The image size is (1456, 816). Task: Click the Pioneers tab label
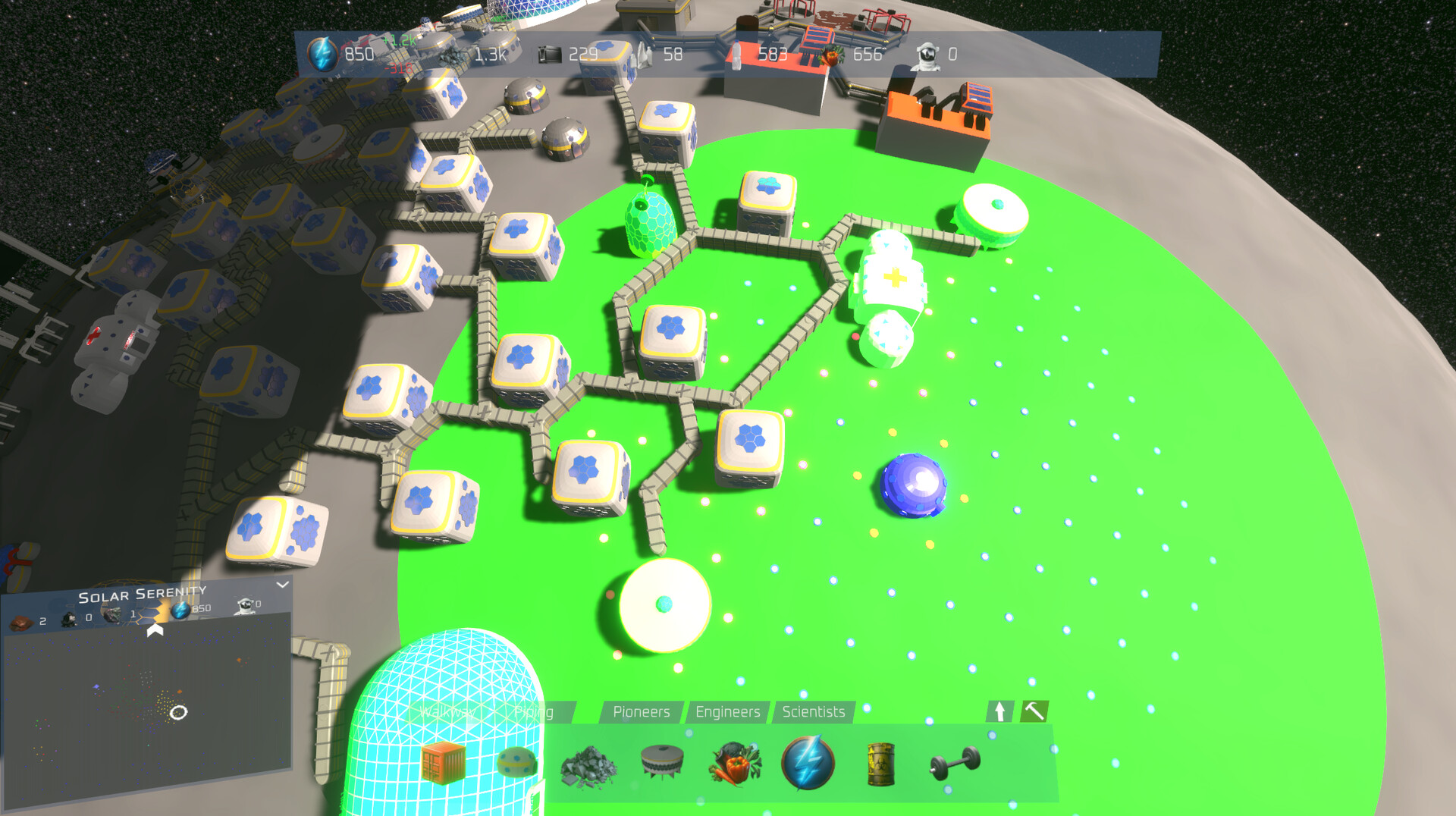(641, 712)
